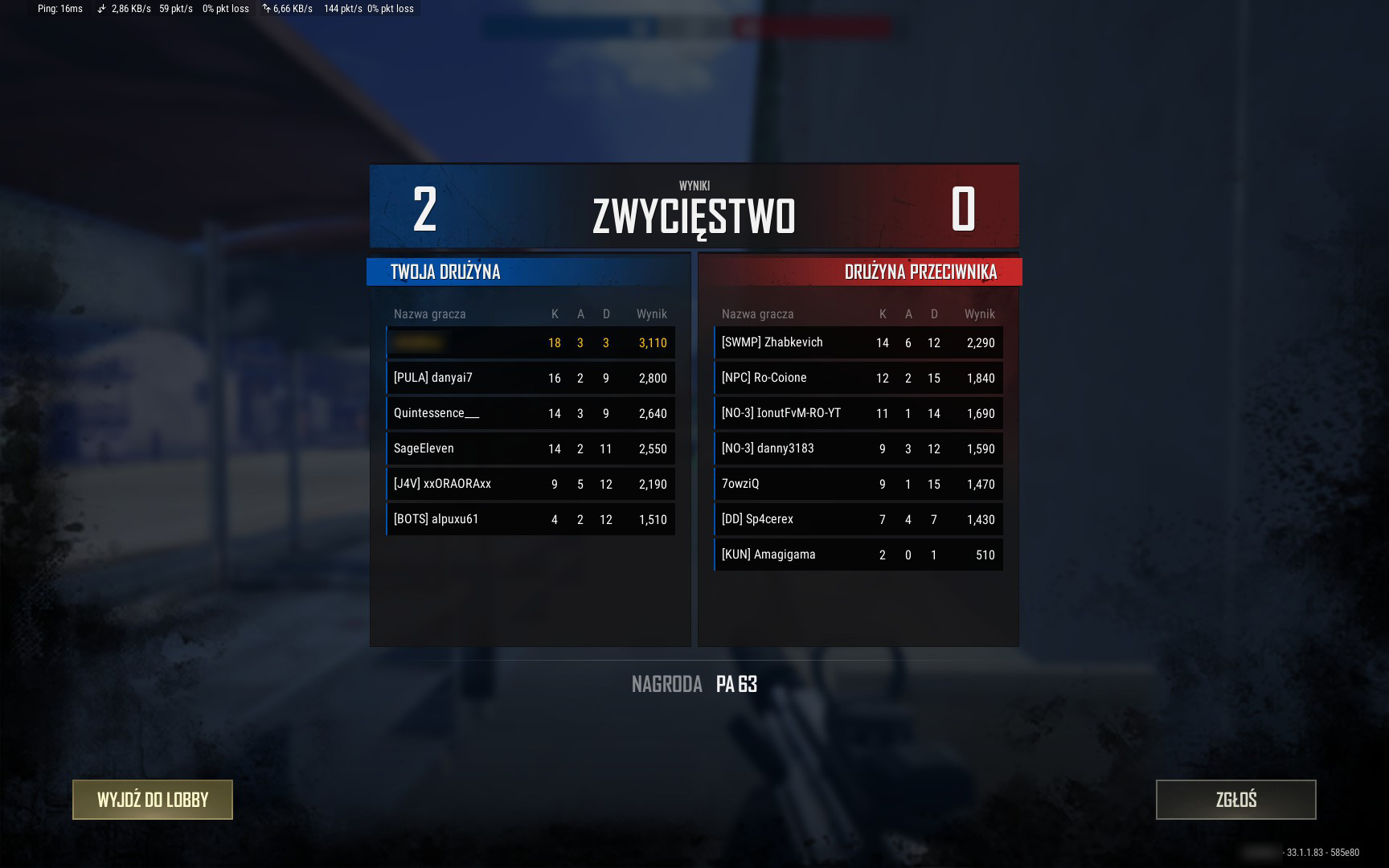
Task: Select player row [PULA] danyai7
Action: [531, 378]
